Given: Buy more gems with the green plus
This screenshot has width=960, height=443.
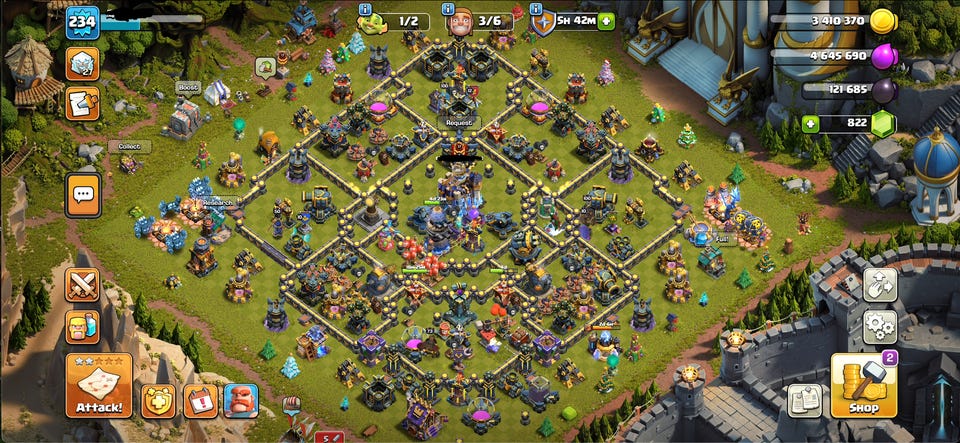Looking at the screenshot, I should pos(810,124).
